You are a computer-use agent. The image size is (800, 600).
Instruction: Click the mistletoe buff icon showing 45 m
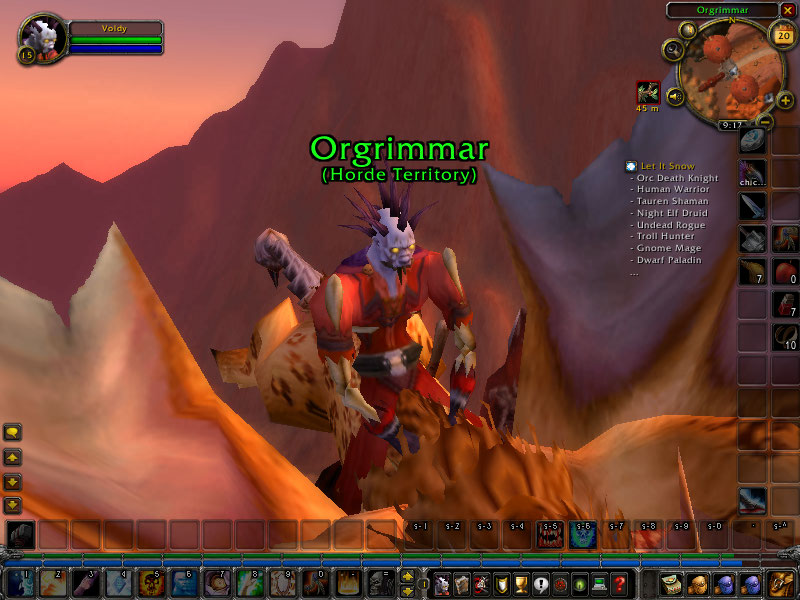[648, 93]
